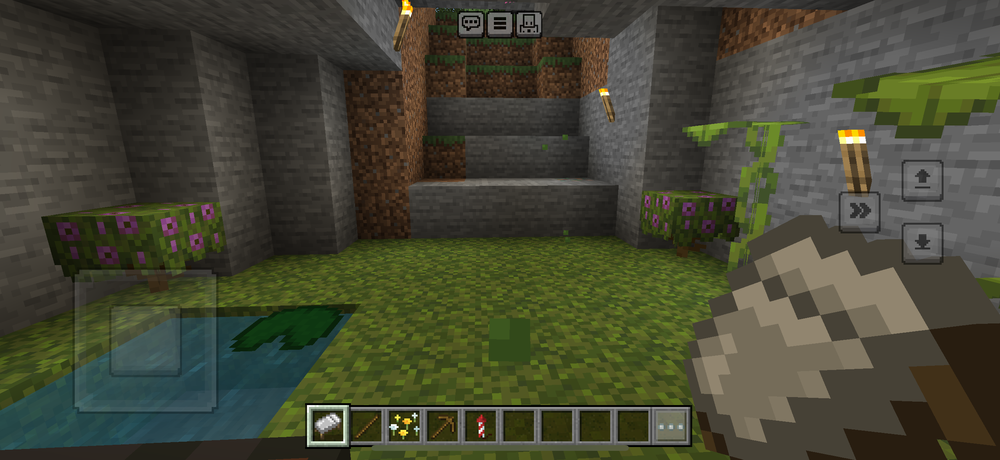Tap the fly up arrow button

click(x=922, y=180)
